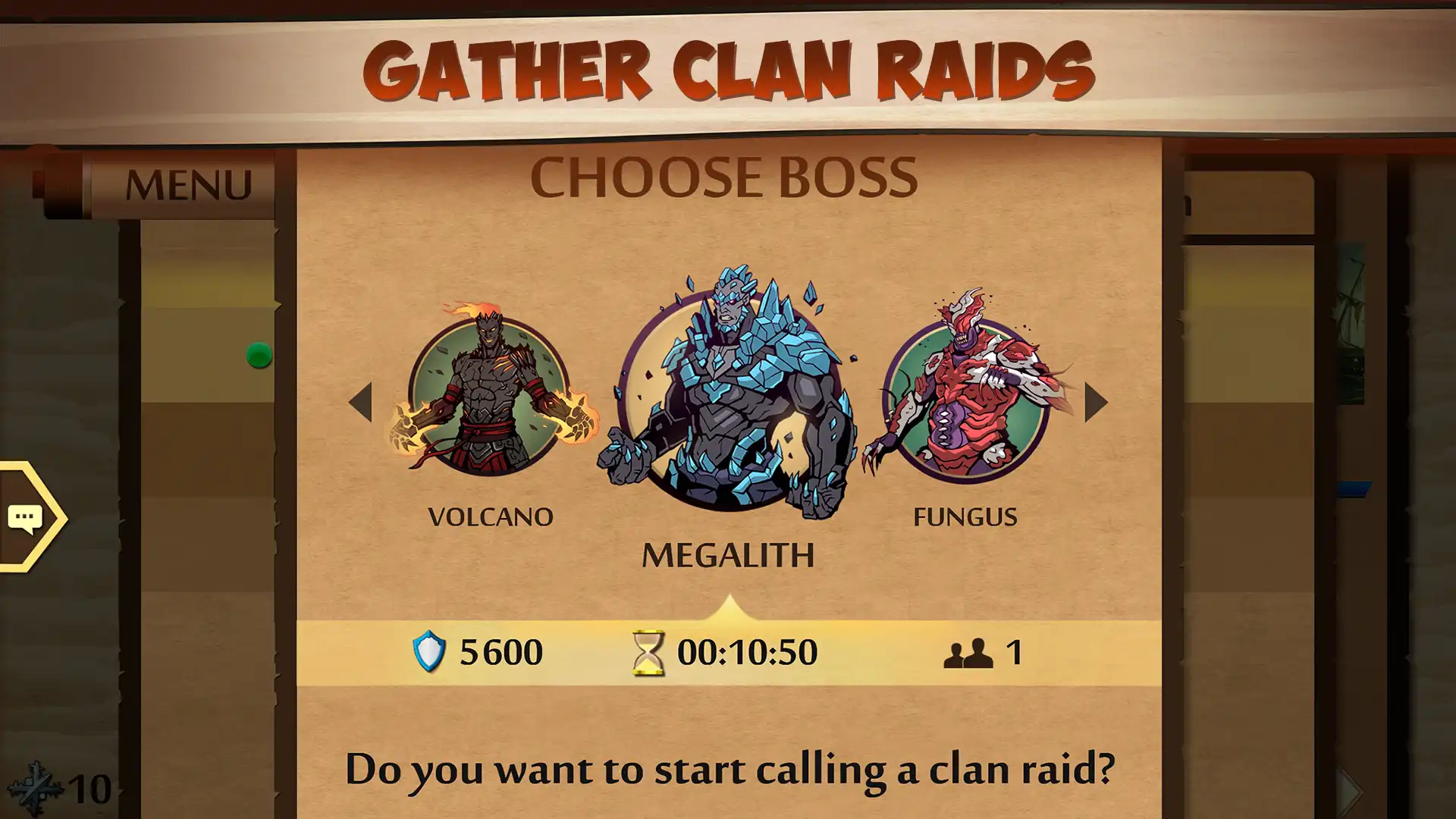The width and height of the screenshot is (1456, 819).
Task: Click the VOLCANO name label
Action: coord(490,517)
